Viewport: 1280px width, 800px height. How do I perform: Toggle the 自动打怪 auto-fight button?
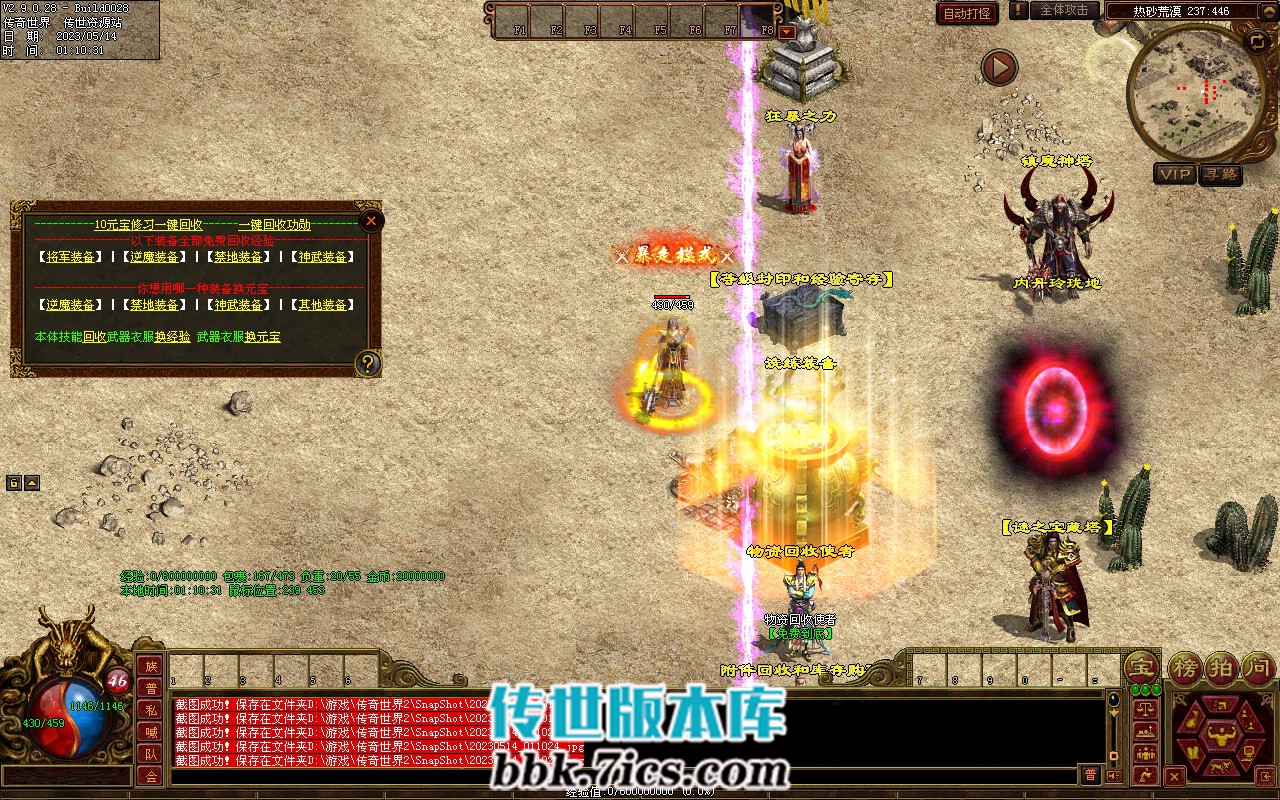pyautogui.click(x=967, y=13)
